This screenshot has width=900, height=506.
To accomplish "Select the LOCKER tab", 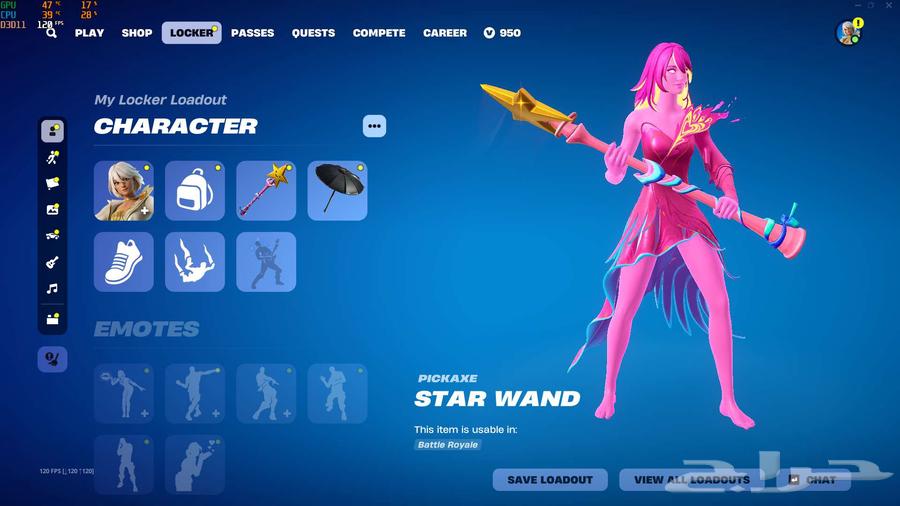I will click(x=191, y=33).
